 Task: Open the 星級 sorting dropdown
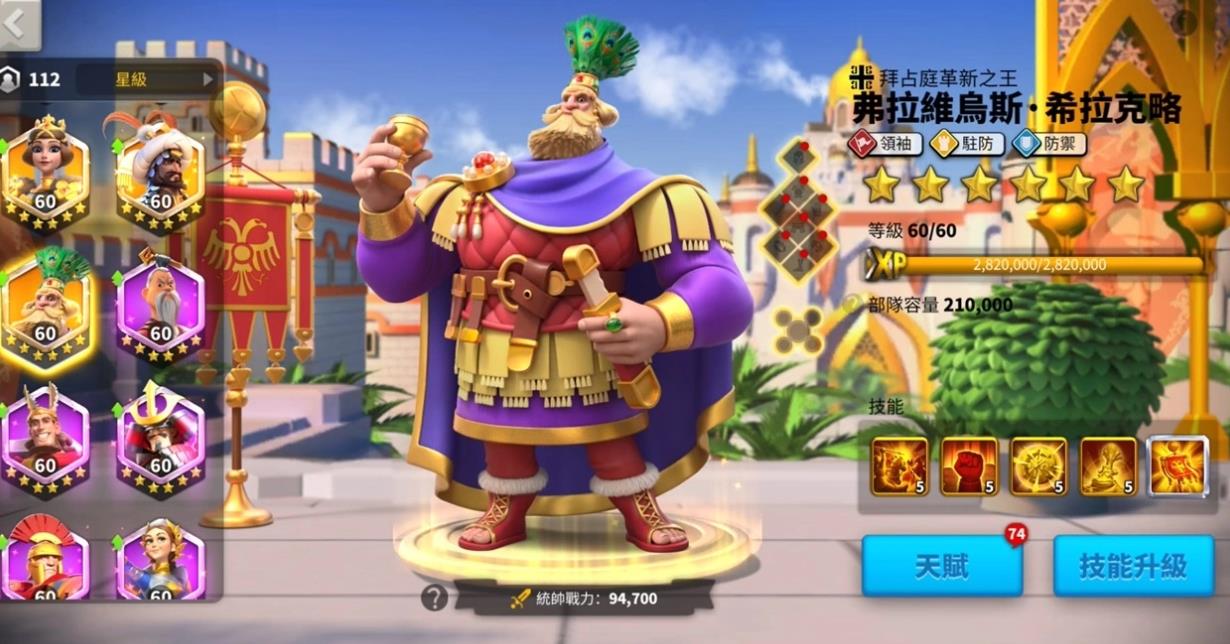click(148, 79)
